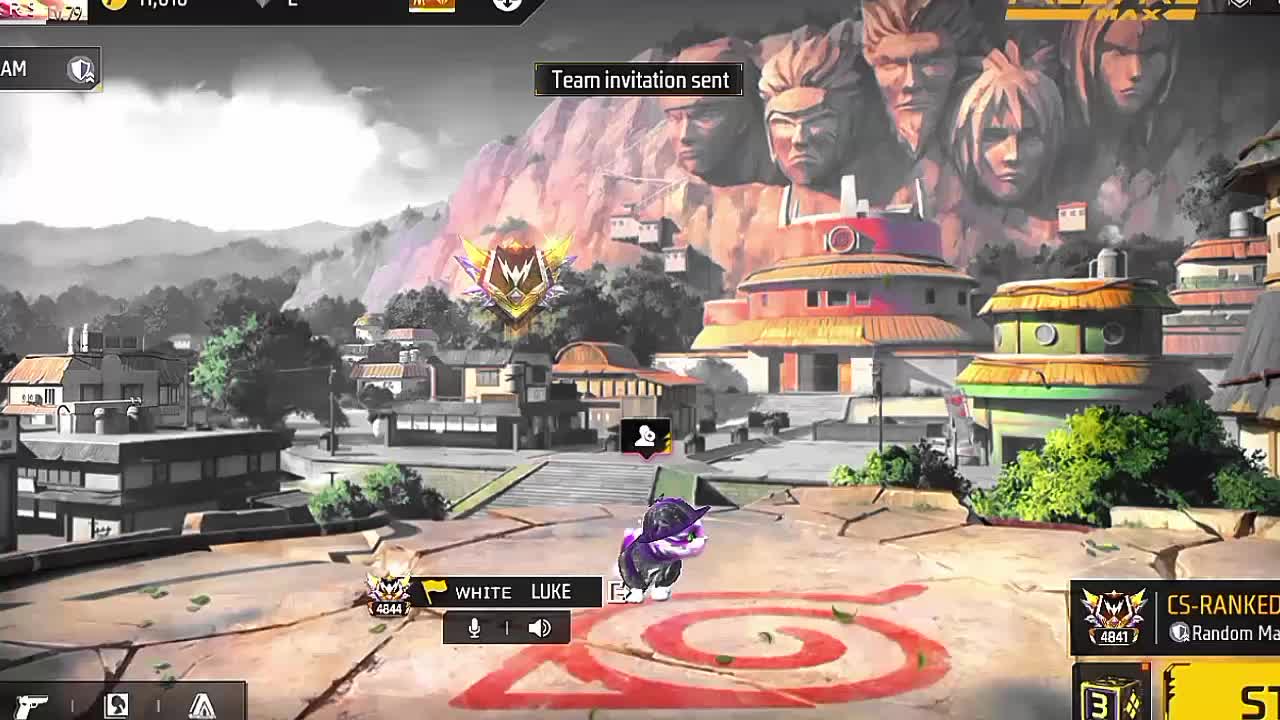This screenshot has height=720, width=1280.
Task: Click the team shield icon
Action: coord(80,69)
